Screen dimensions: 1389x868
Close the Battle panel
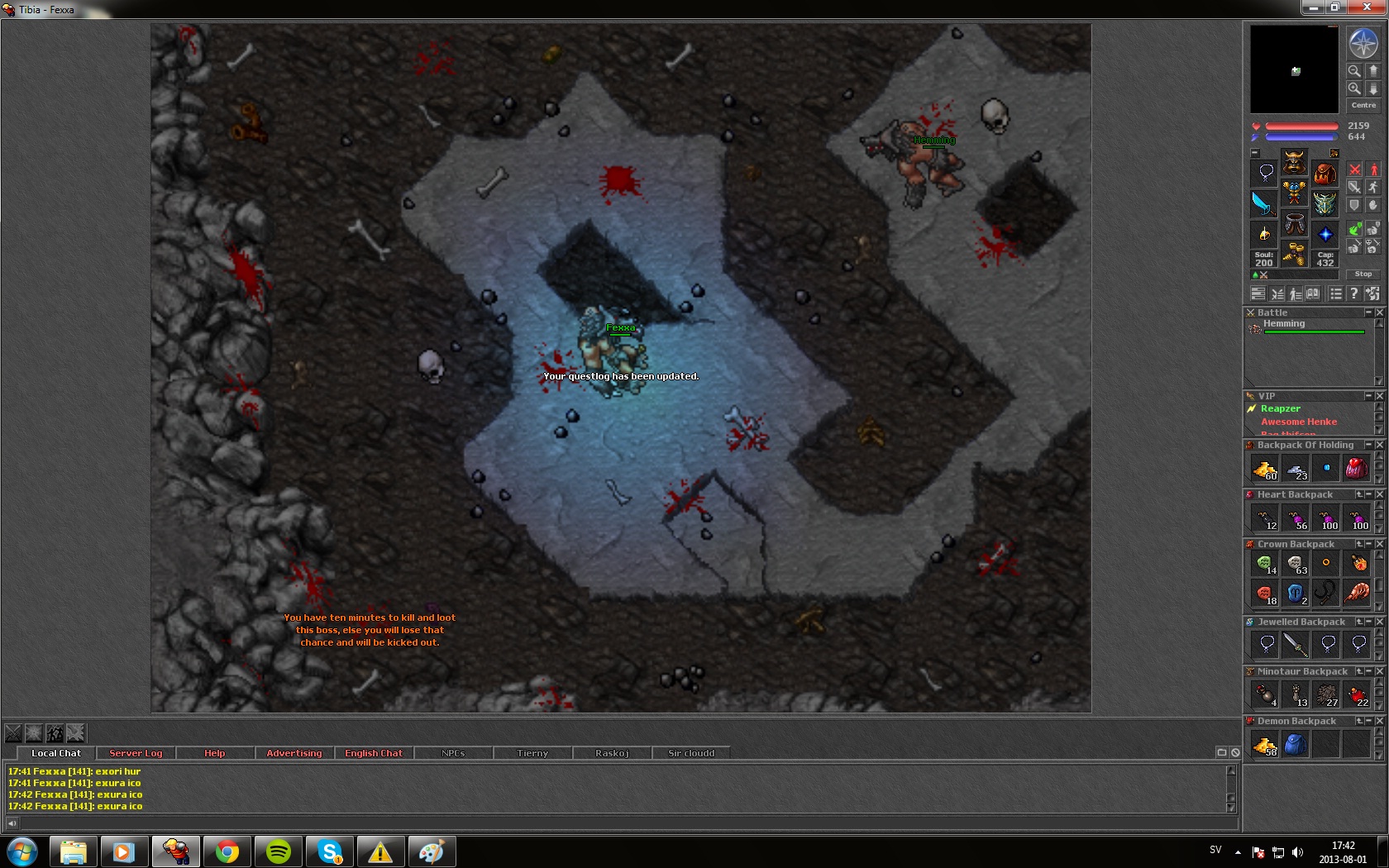[x=1379, y=312]
